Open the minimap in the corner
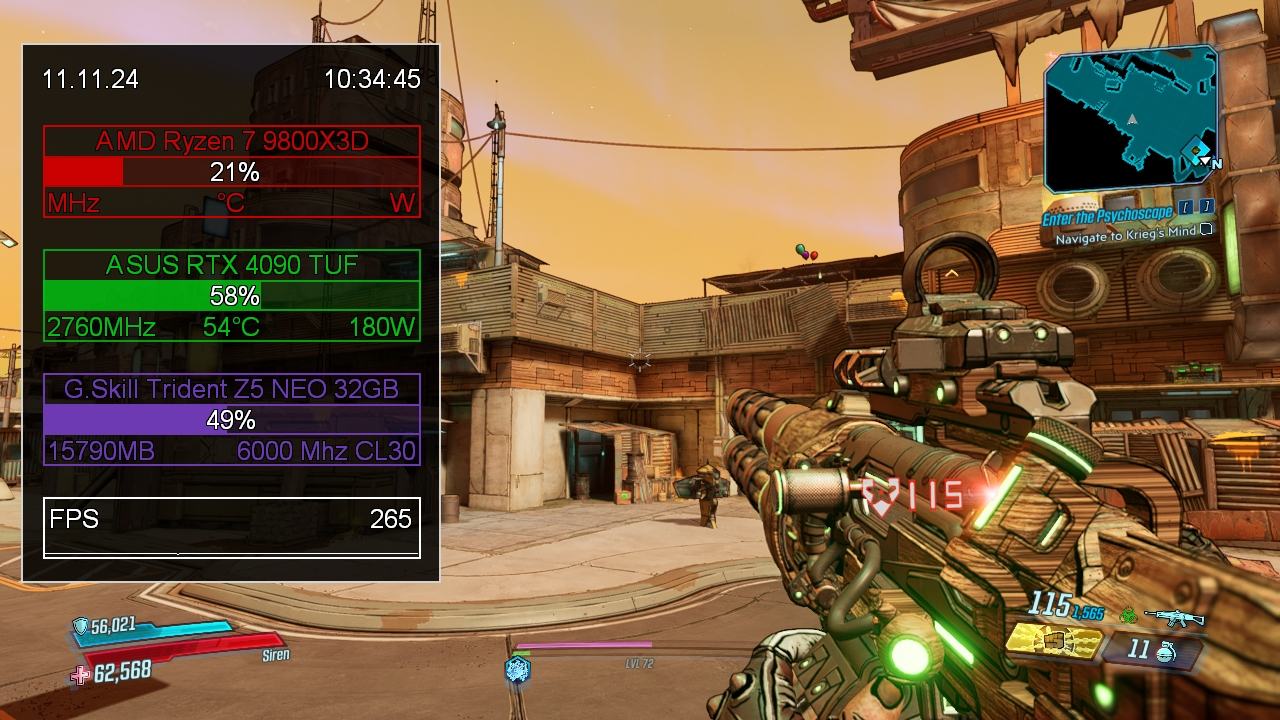The width and height of the screenshot is (1280, 720). pyautogui.click(x=1131, y=120)
